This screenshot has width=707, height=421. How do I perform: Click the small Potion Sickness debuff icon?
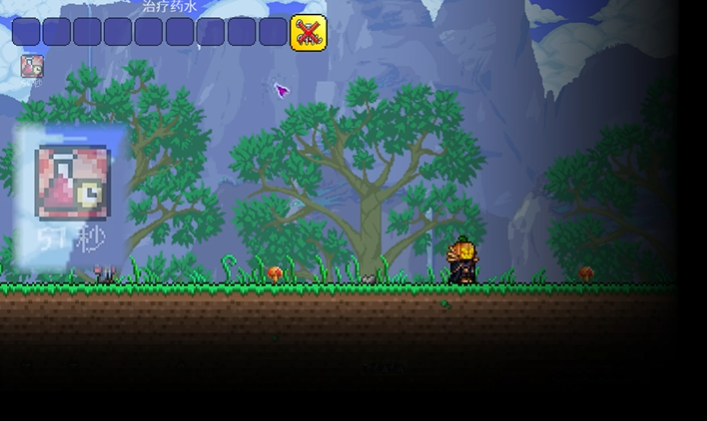coord(31,66)
